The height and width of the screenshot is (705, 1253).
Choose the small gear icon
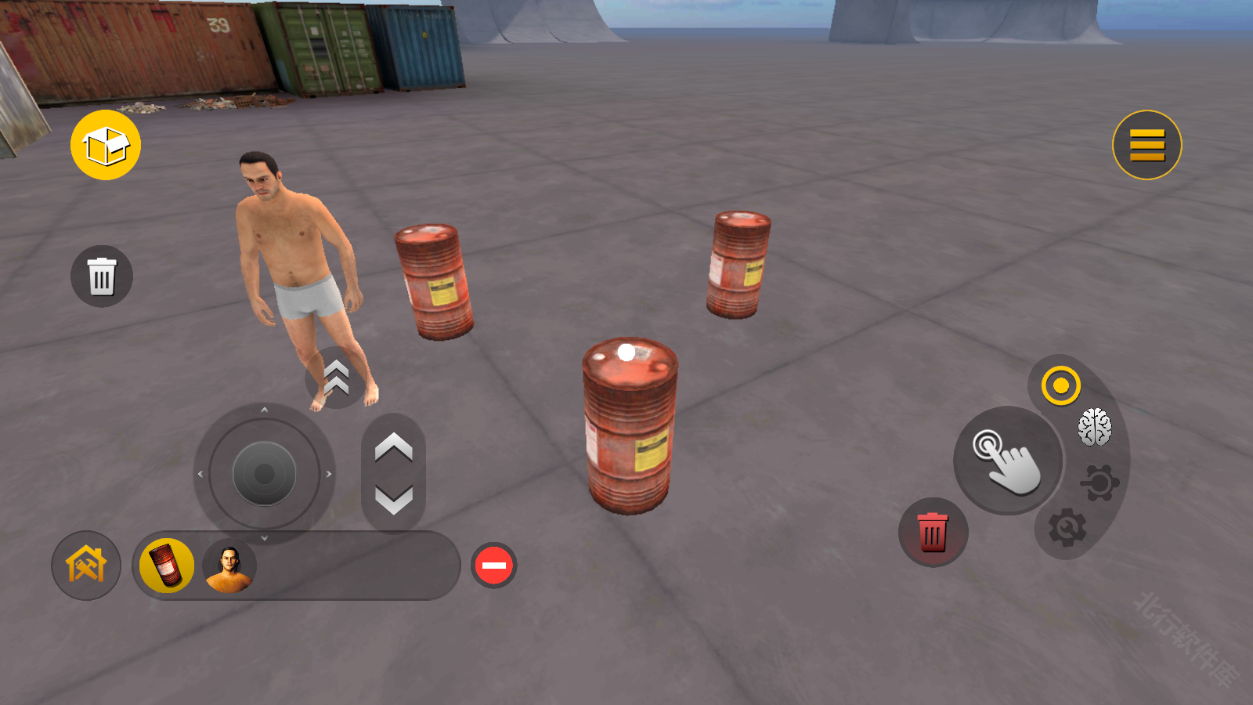point(1099,484)
